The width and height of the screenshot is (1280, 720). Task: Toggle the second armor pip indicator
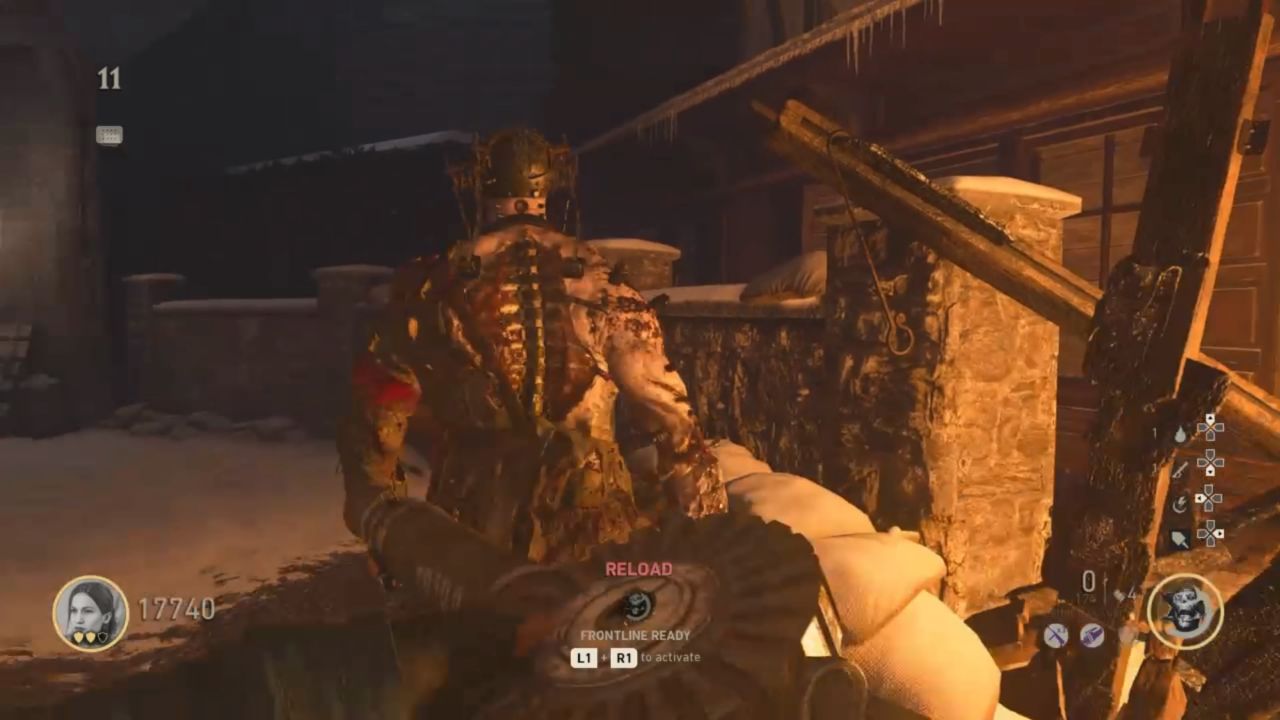click(91, 637)
